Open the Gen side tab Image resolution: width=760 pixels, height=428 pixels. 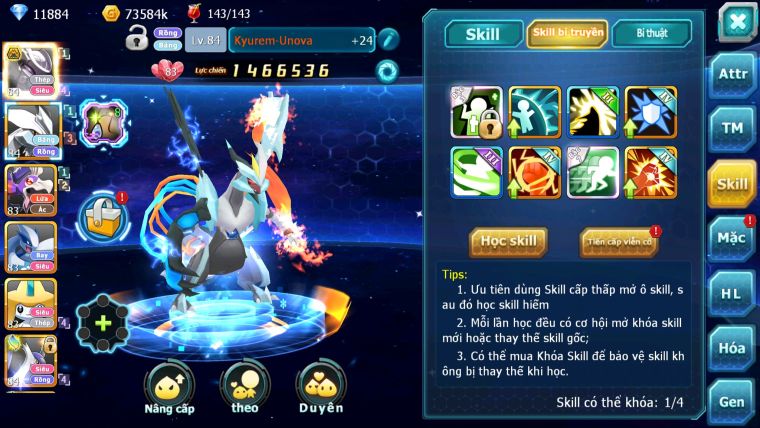[x=732, y=400]
